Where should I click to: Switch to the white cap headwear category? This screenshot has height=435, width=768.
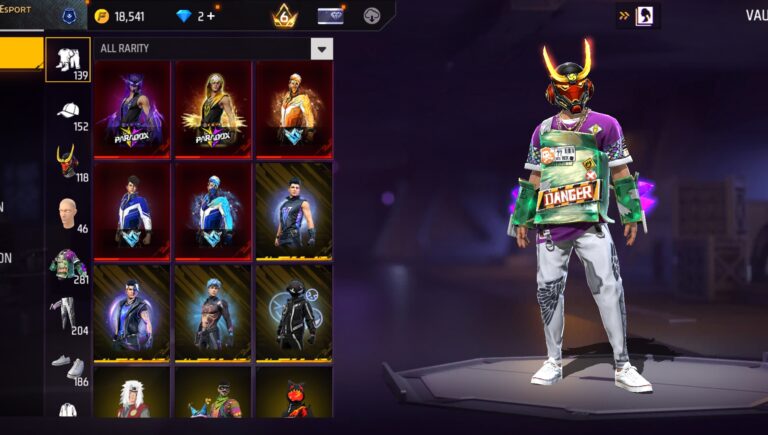tap(68, 112)
